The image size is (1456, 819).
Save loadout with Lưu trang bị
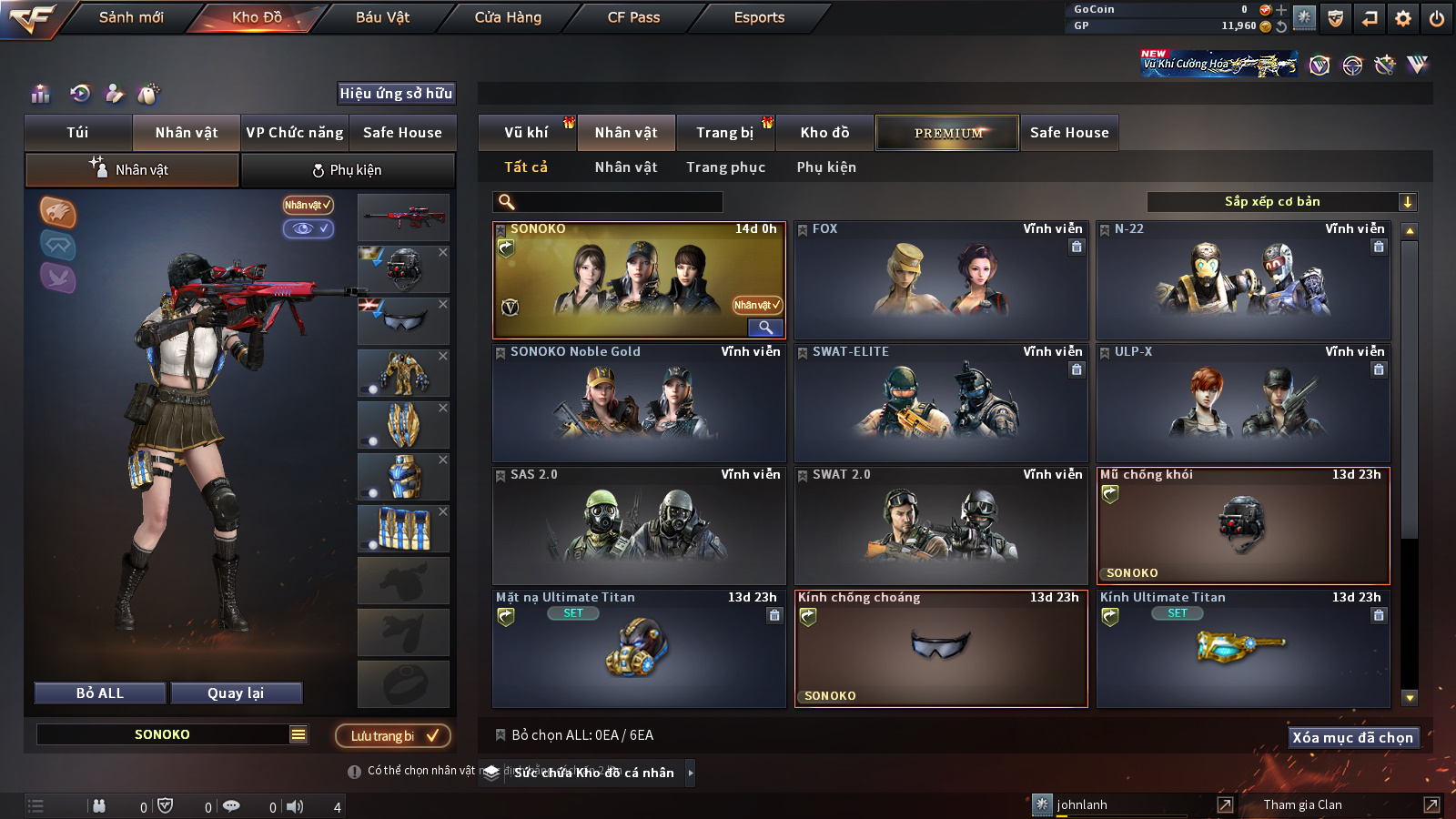point(393,736)
